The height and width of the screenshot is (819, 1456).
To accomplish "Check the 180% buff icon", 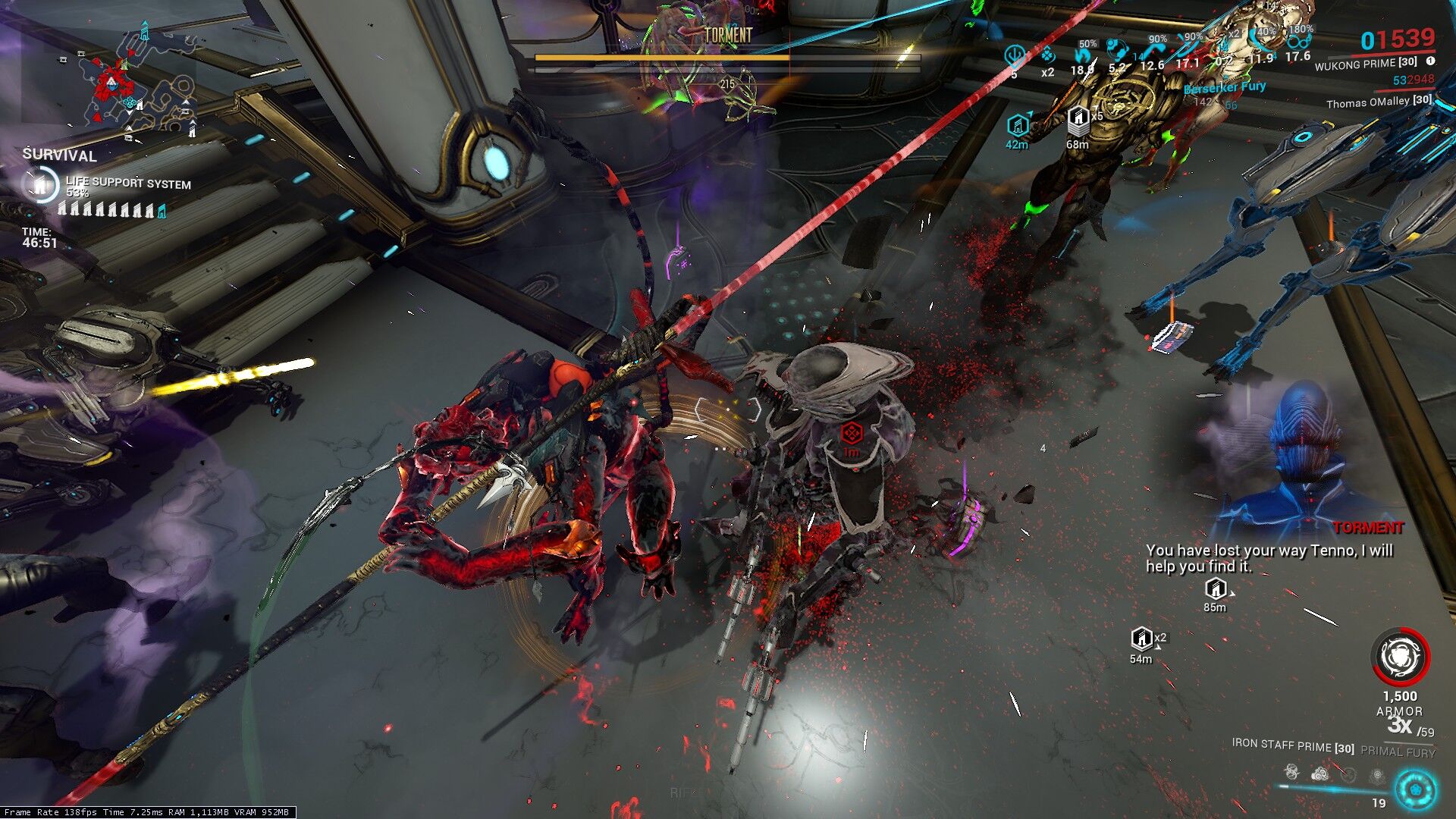I will pos(1300,42).
